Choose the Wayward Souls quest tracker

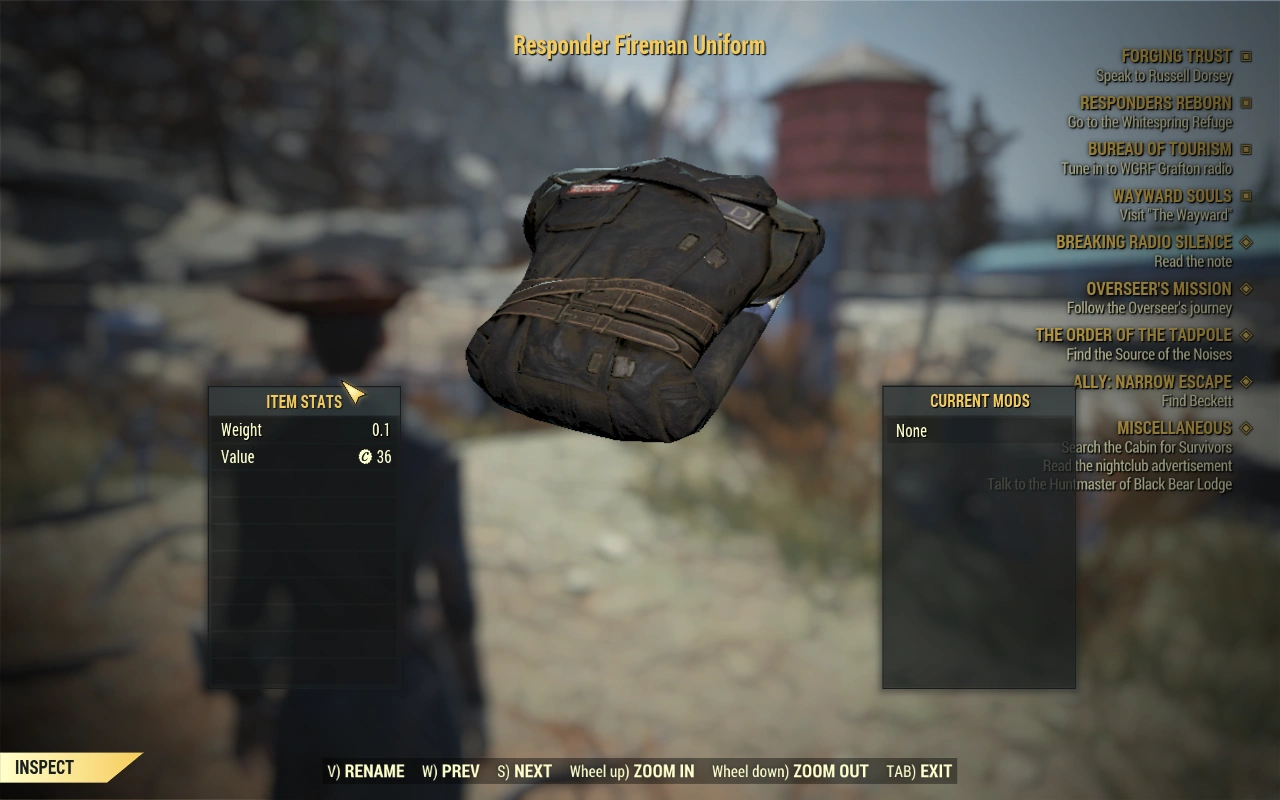pyautogui.click(x=1172, y=196)
